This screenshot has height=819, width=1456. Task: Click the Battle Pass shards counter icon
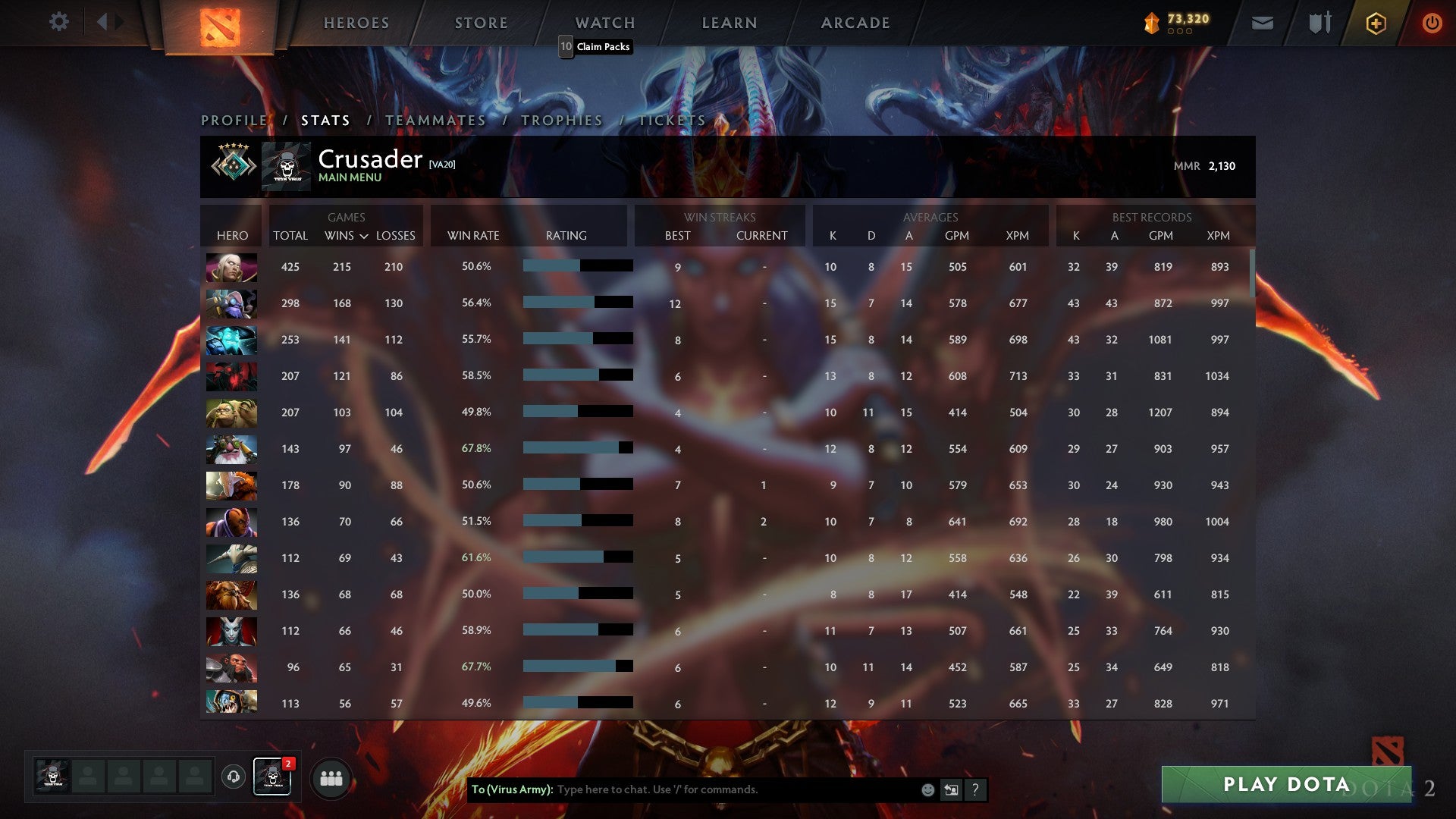[1150, 23]
